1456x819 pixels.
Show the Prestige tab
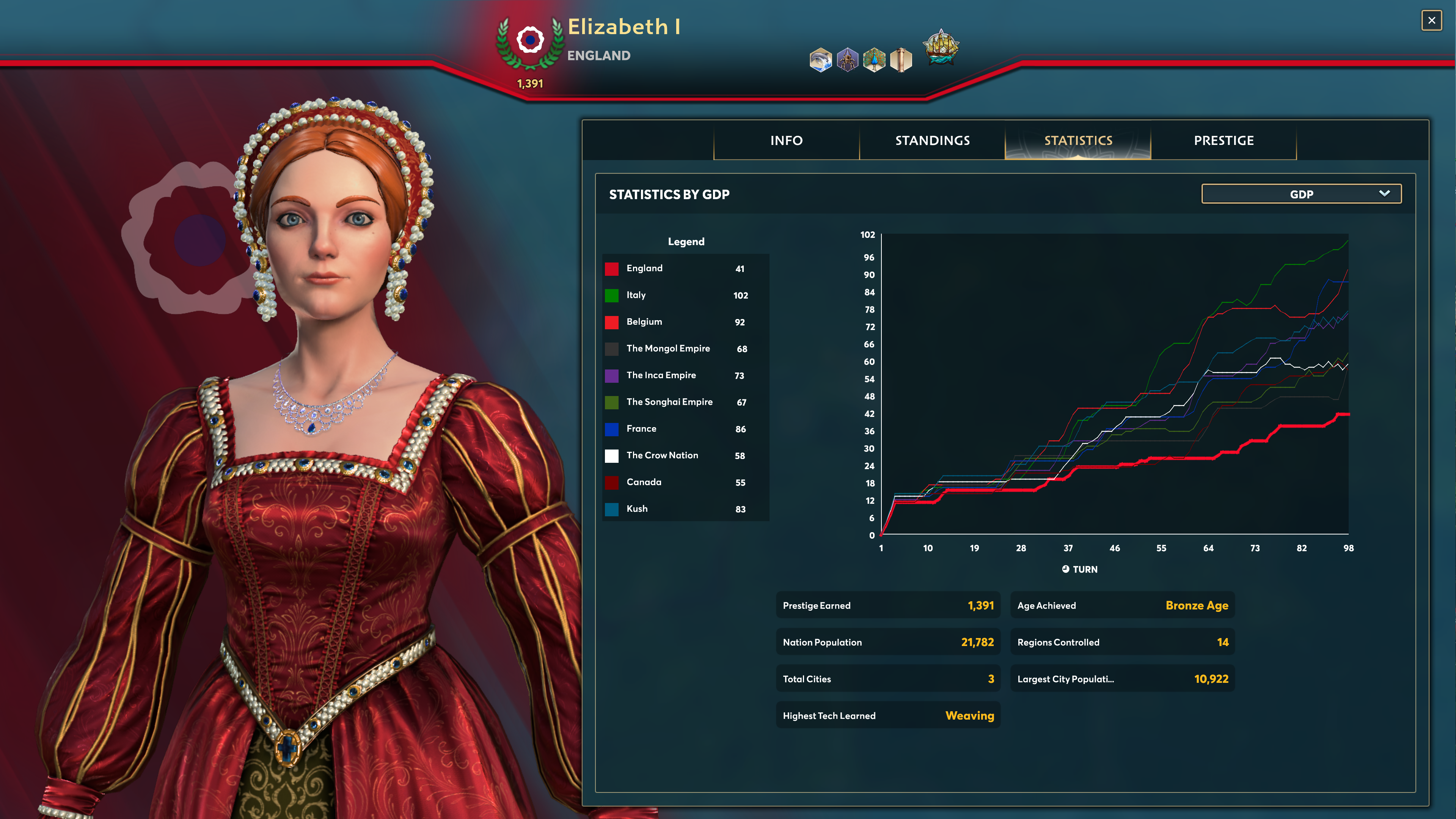coord(1224,140)
